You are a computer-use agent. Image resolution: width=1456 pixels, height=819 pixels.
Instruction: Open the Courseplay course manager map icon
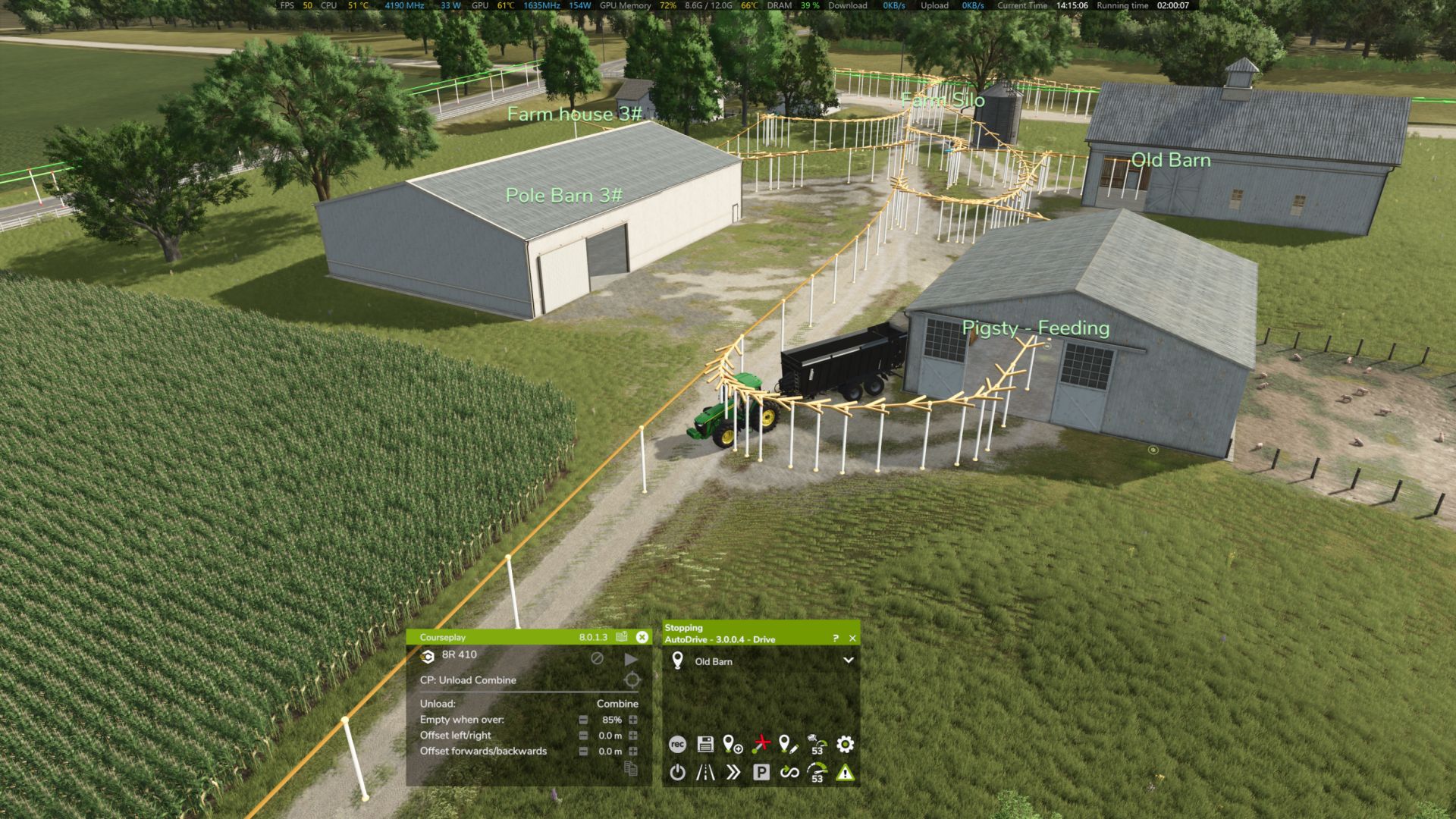point(622,637)
